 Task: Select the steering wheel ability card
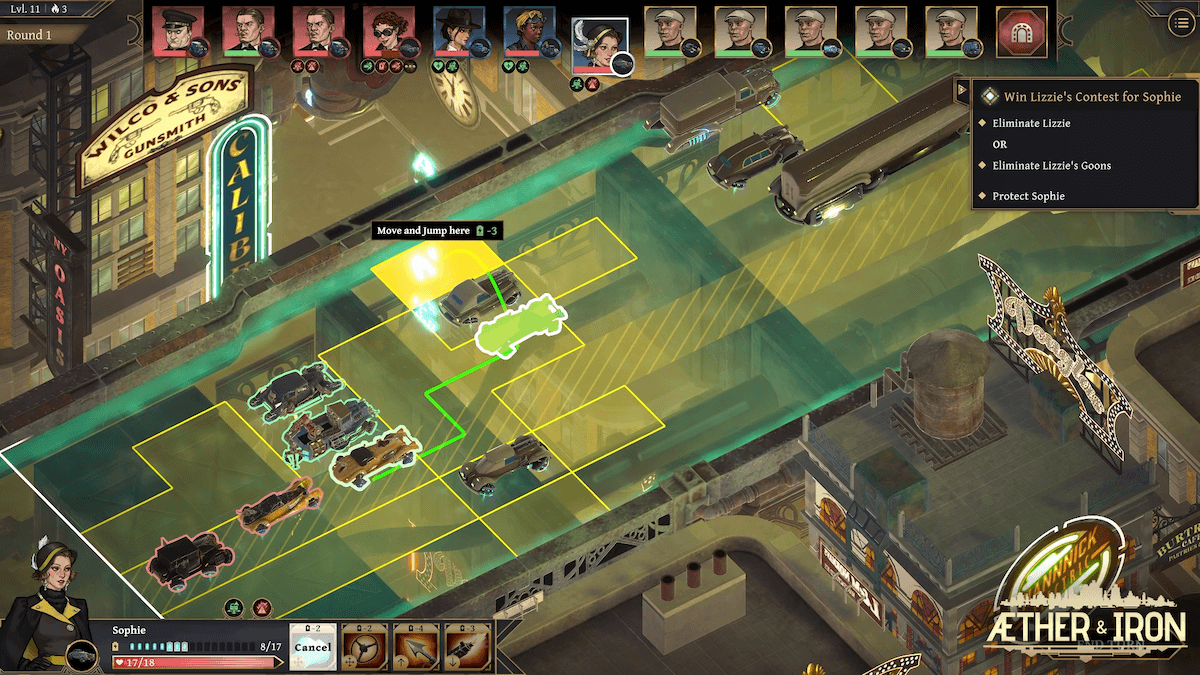click(364, 647)
